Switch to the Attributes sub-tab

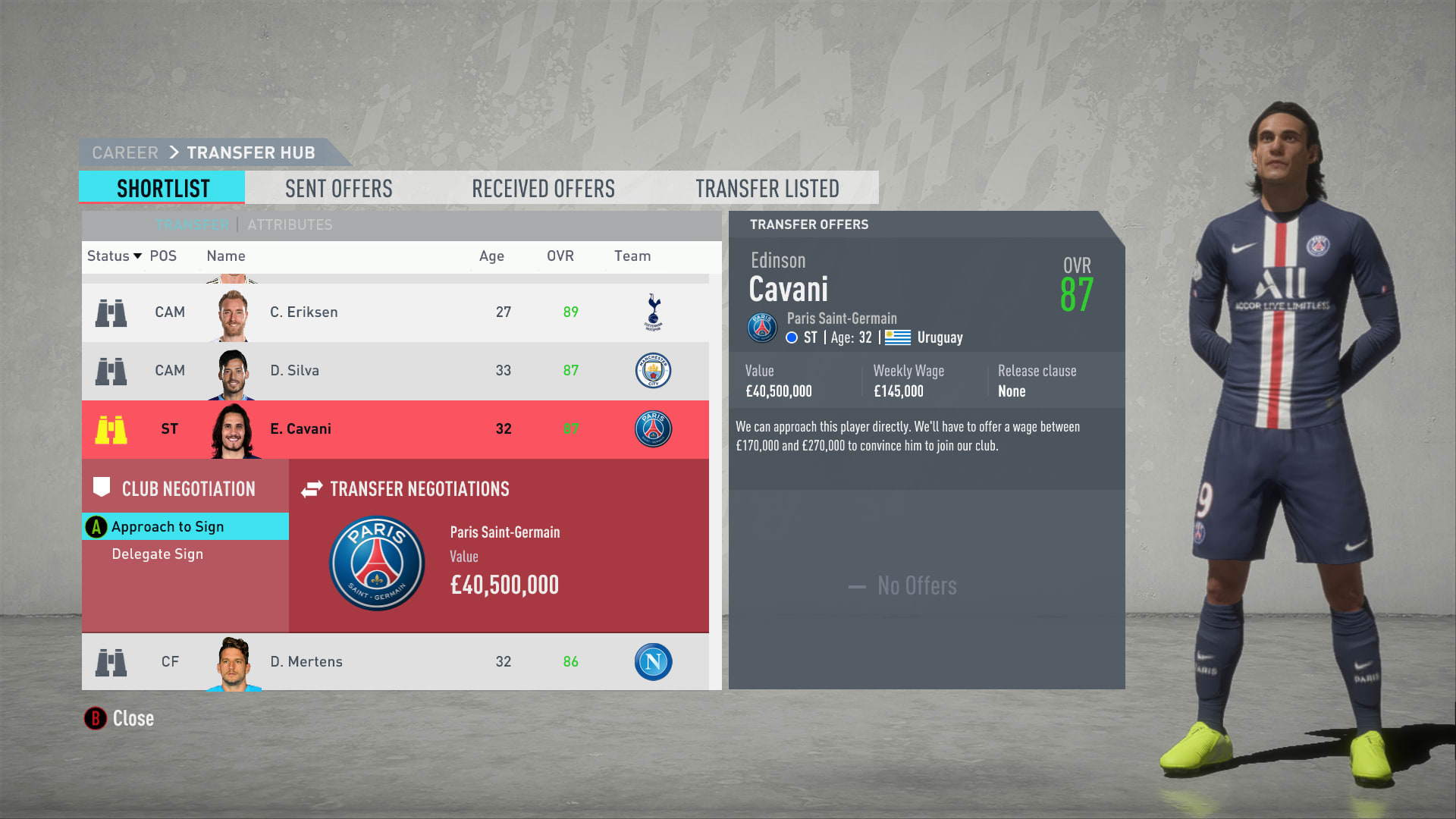tap(290, 225)
